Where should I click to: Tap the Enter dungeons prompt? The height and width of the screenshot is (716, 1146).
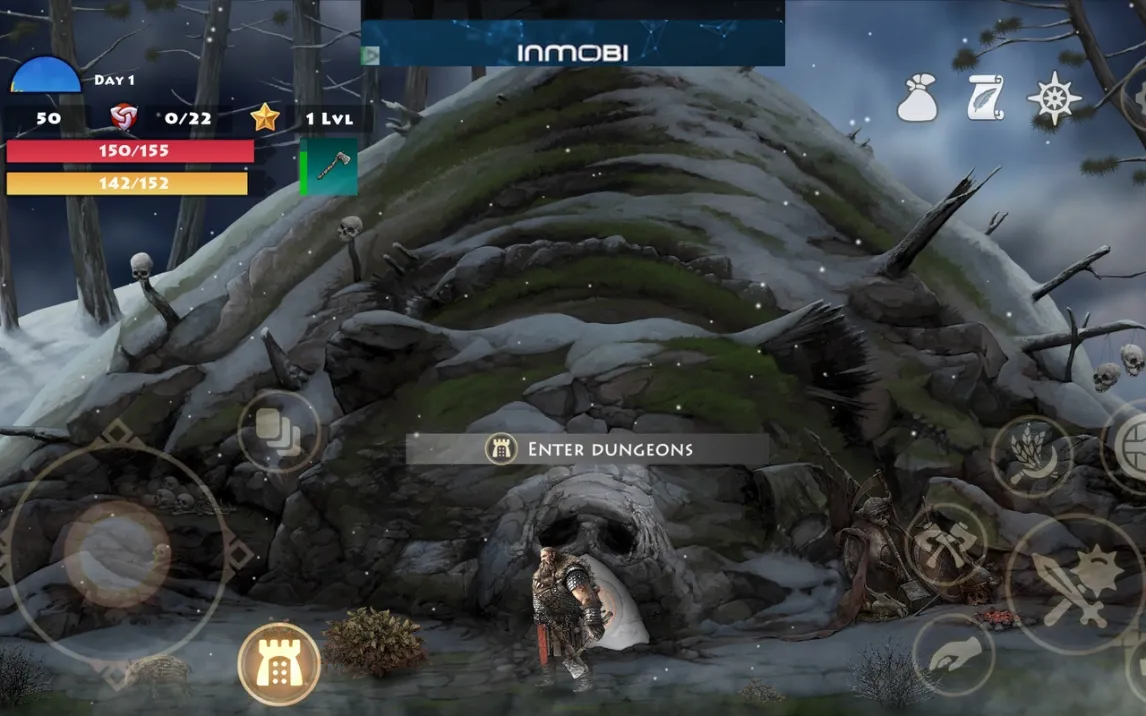point(588,449)
